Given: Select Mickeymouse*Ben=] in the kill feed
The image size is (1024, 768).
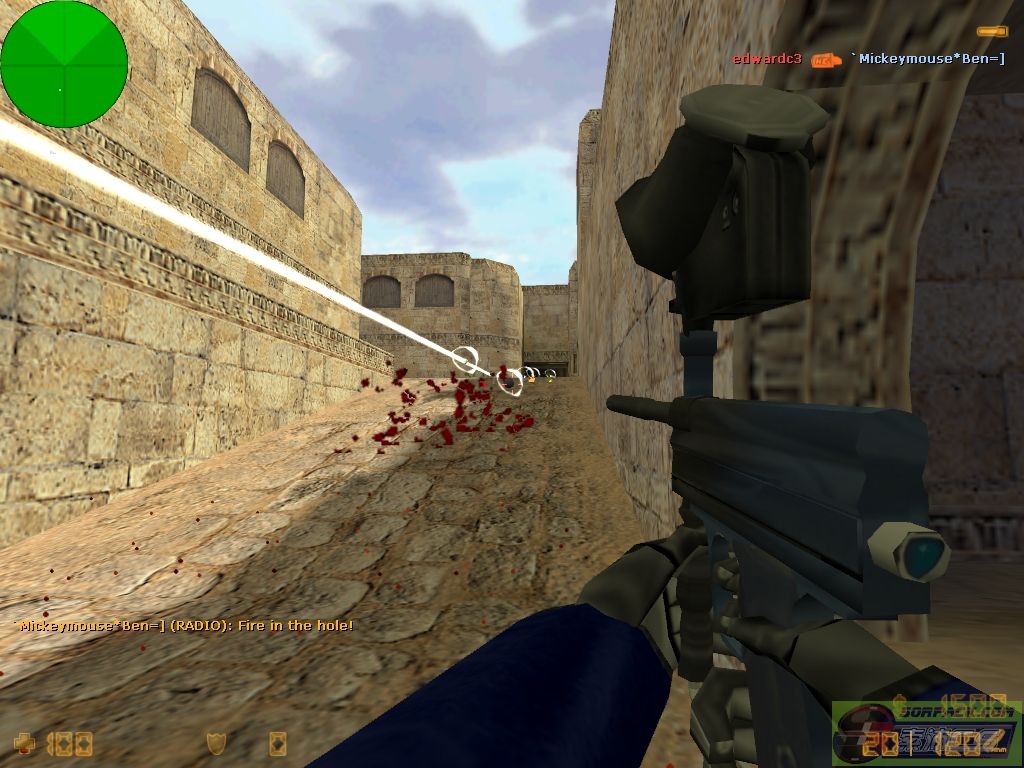Looking at the screenshot, I should click(927, 59).
